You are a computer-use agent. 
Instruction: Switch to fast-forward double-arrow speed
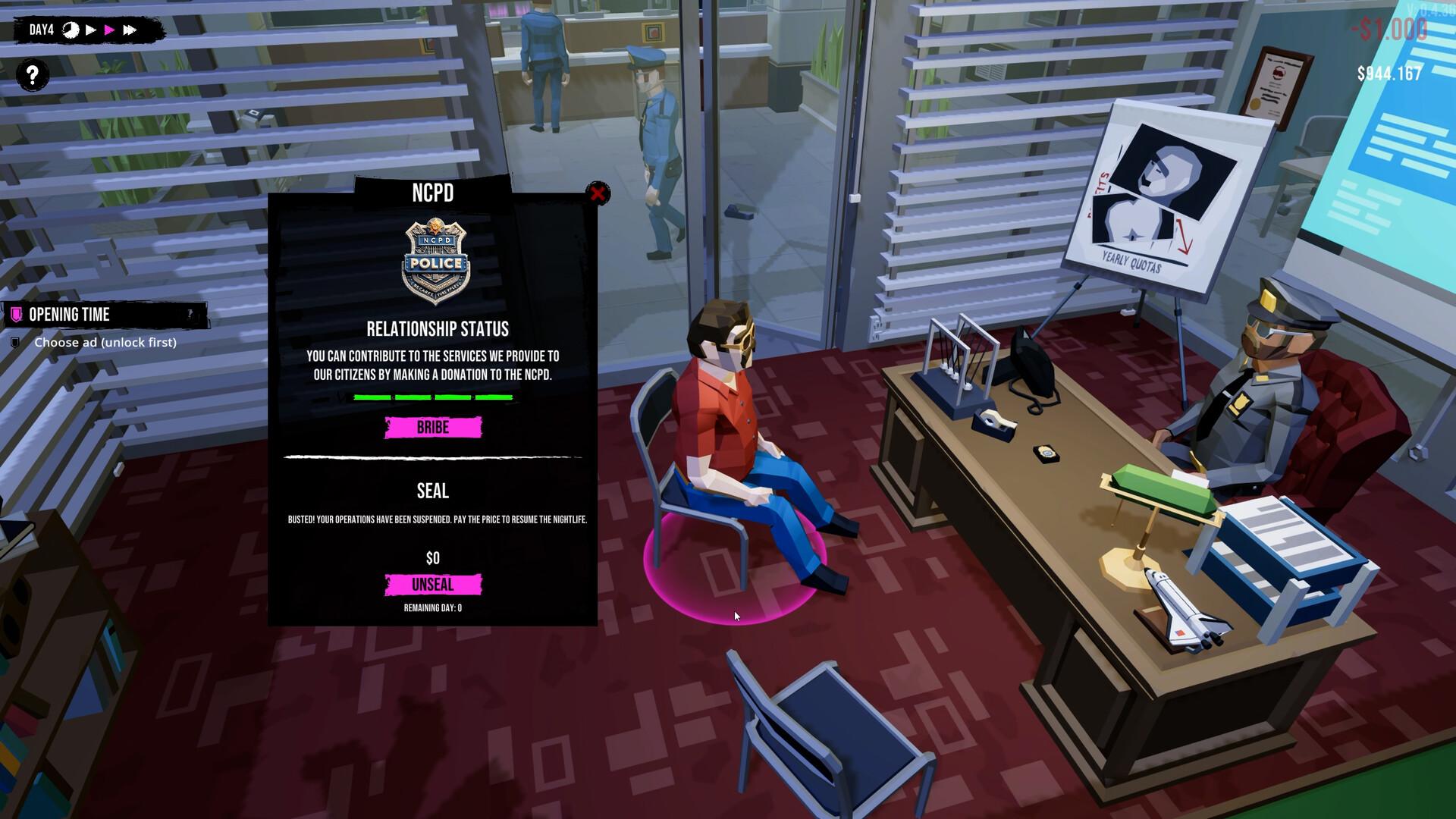coord(130,30)
